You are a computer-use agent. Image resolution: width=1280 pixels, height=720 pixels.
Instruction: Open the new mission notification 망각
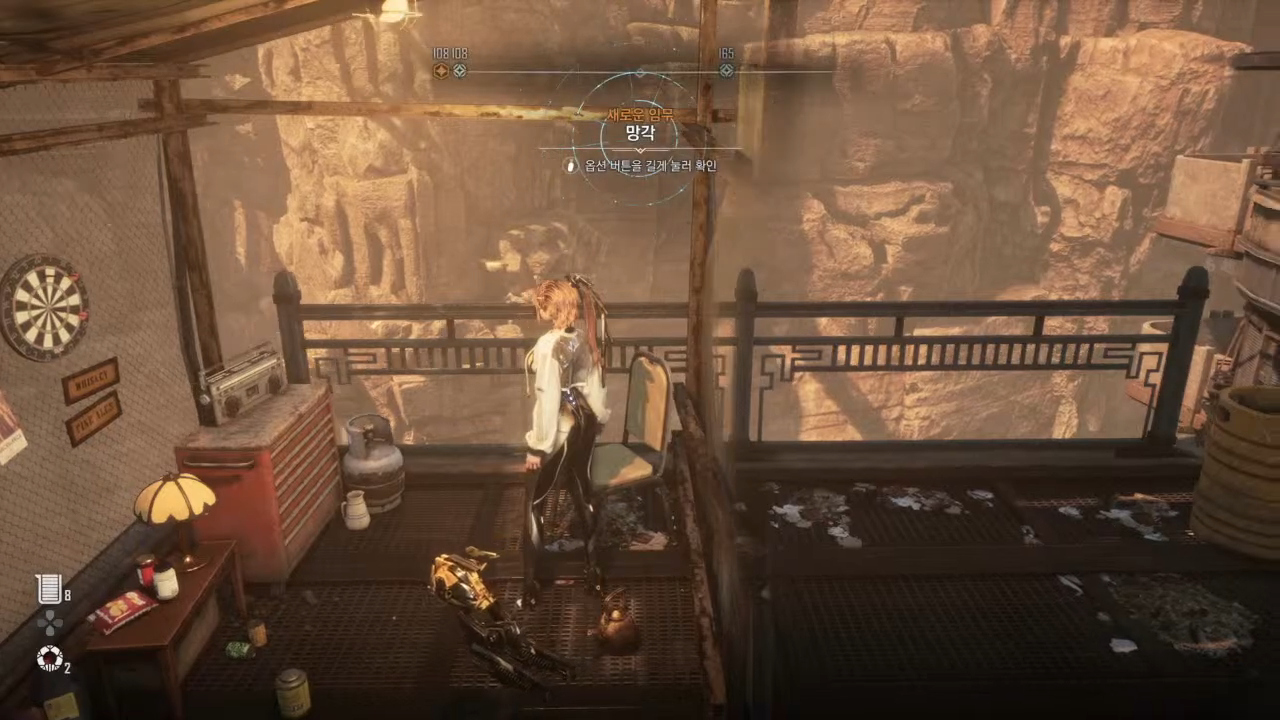[639, 132]
